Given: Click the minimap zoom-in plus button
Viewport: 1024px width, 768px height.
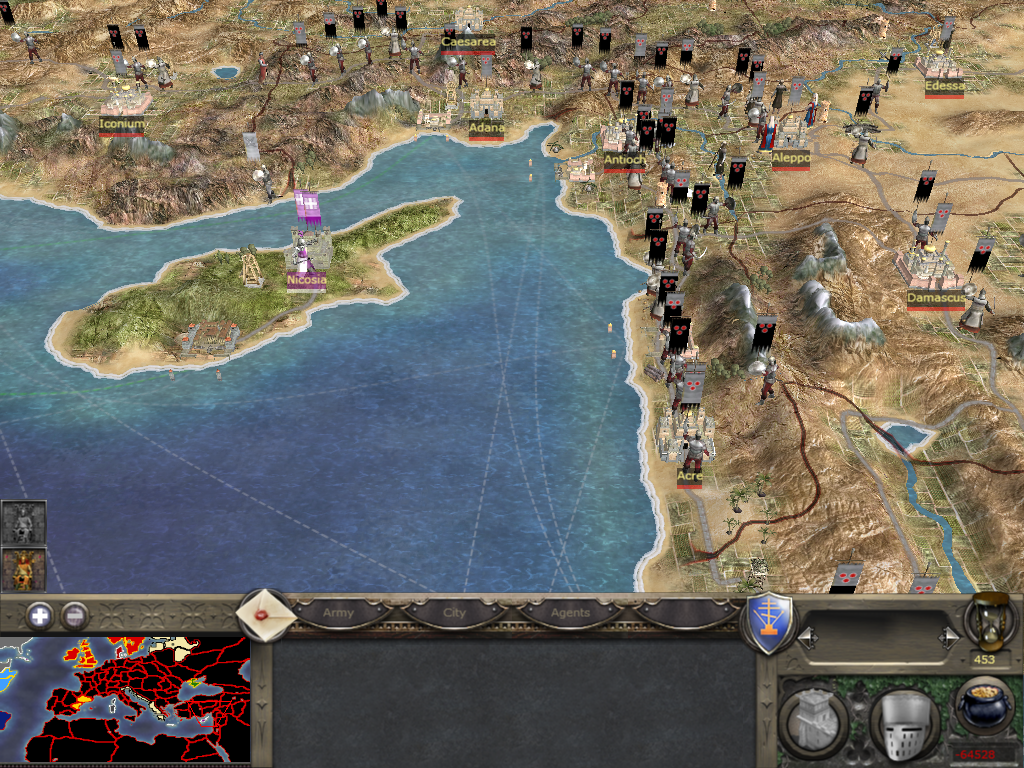Looking at the screenshot, I should 40,616.
